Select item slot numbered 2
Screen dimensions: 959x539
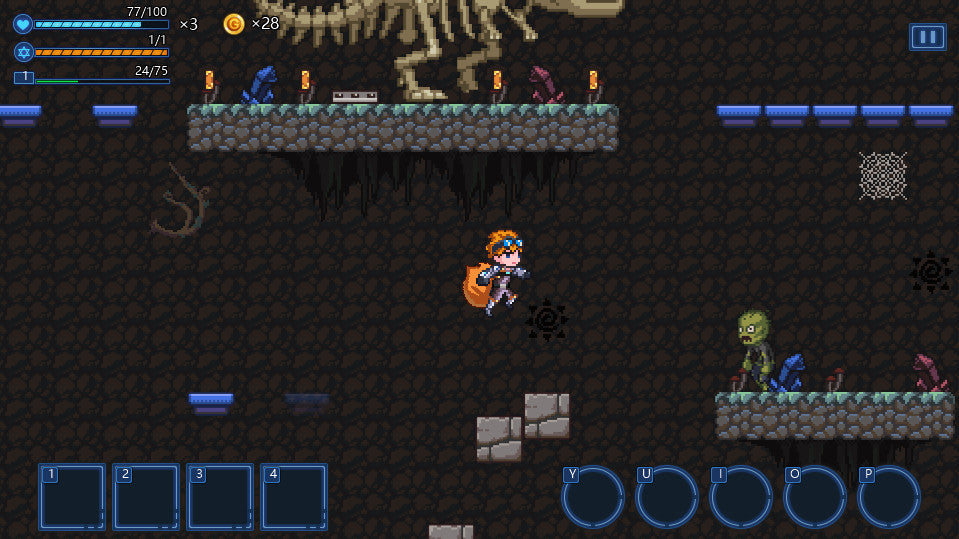[146, 497]
